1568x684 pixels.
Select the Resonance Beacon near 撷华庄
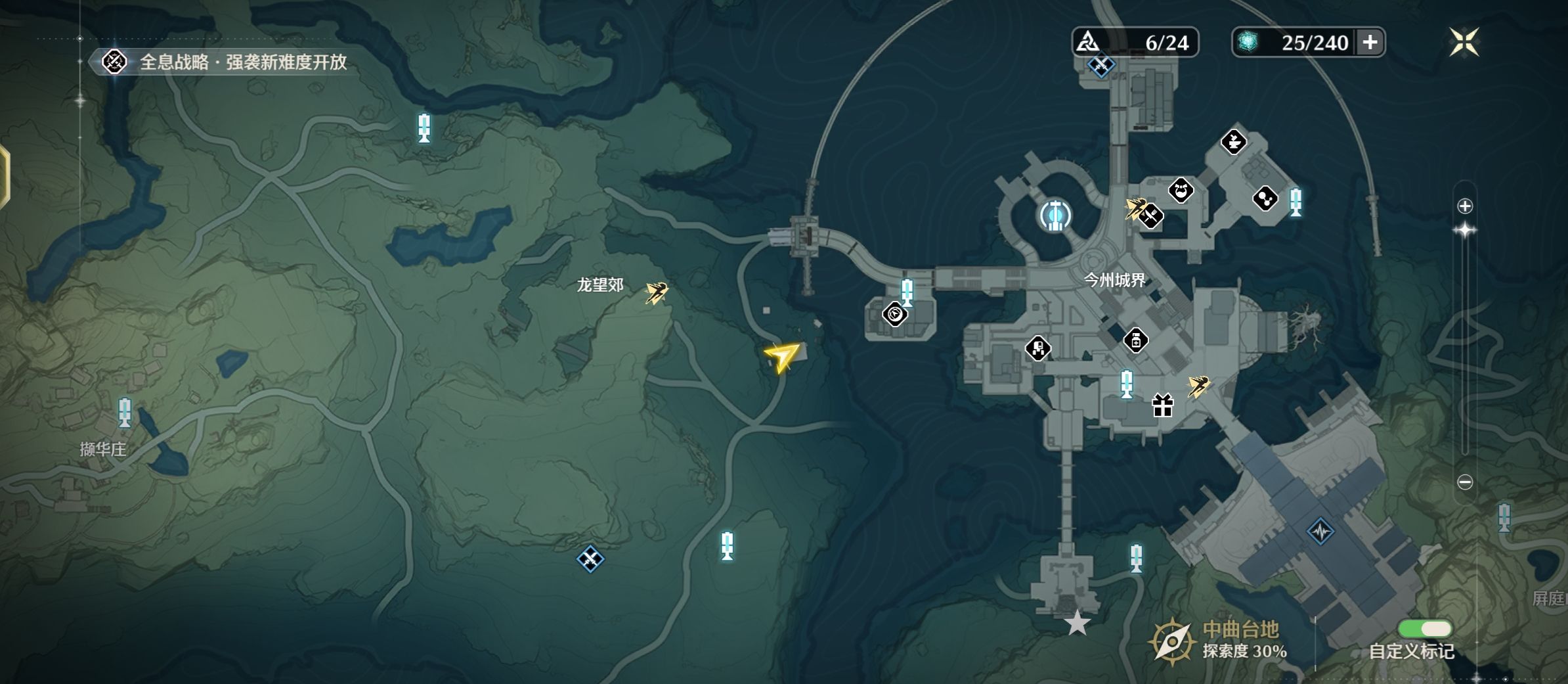click(124, 413)
